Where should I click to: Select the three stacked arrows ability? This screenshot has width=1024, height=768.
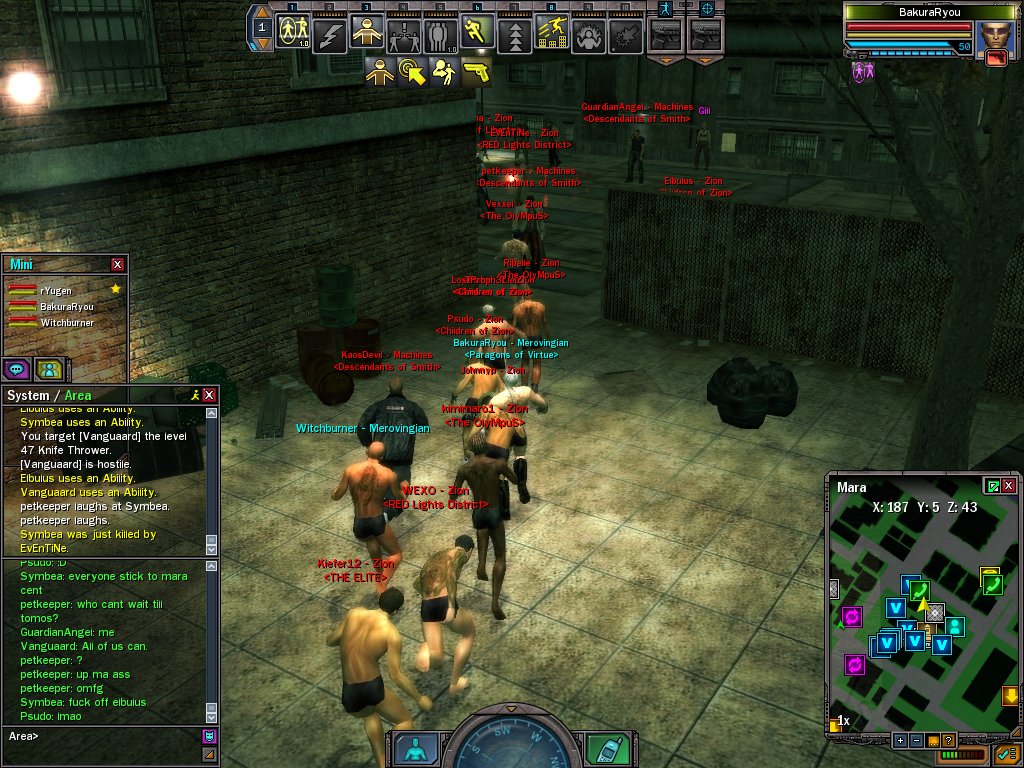coord(514,37)
